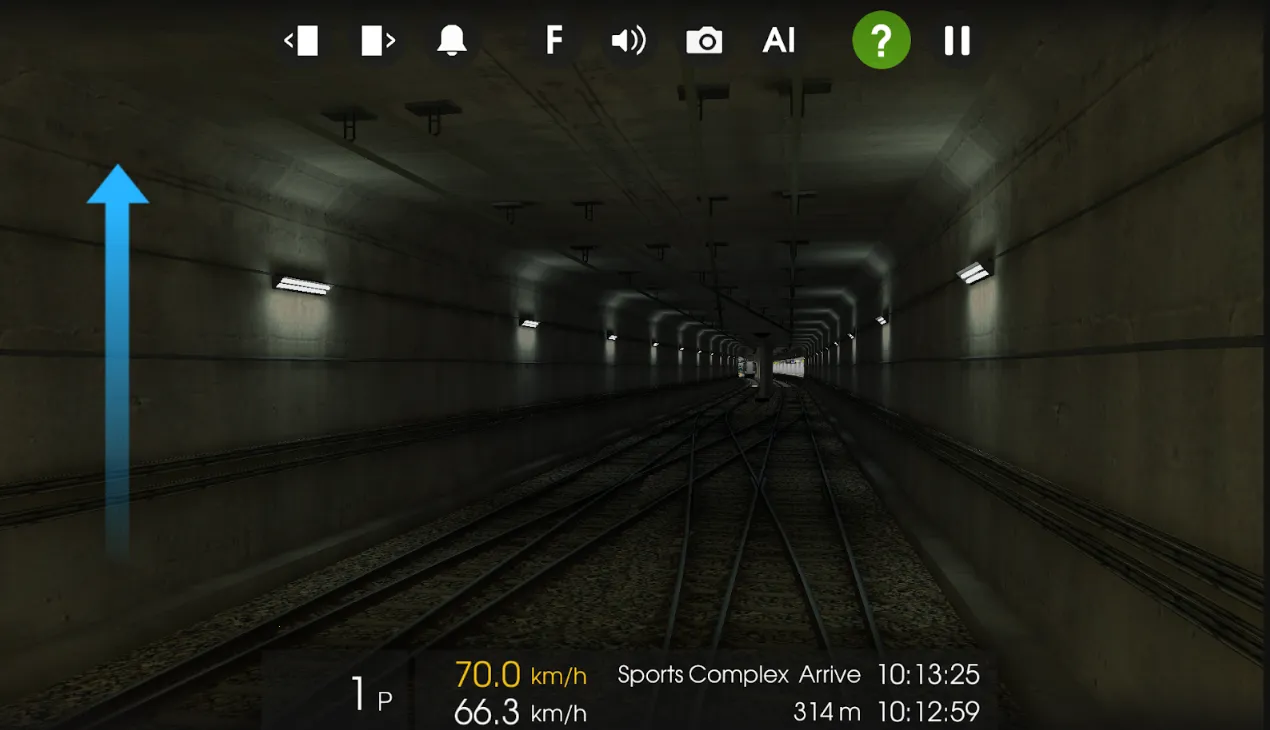1270x730 pixels.
Task: Switch view with the camera icon
Action: click(x=704, y=41)
